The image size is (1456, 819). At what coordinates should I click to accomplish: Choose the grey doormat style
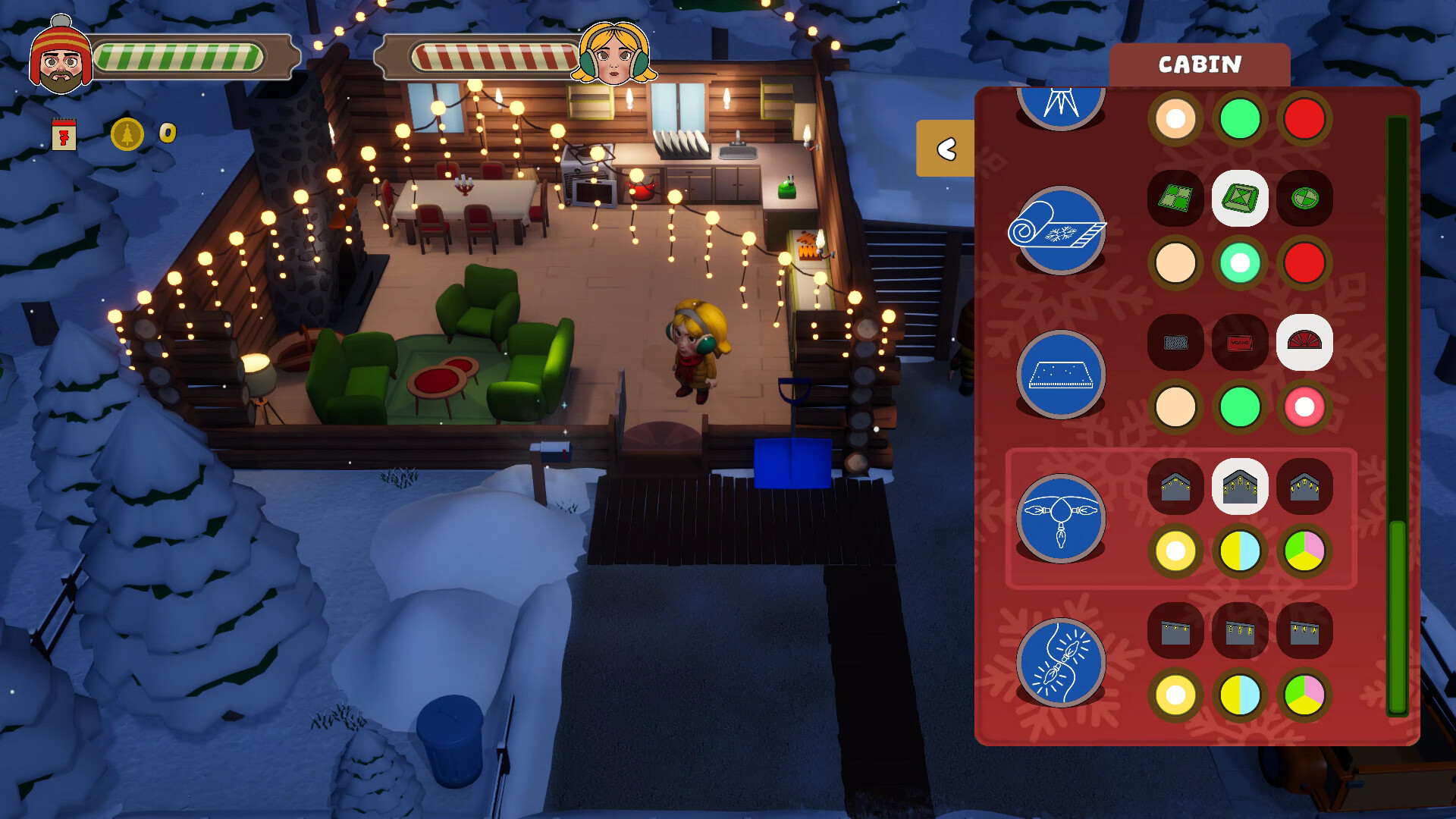[1175, 343]
